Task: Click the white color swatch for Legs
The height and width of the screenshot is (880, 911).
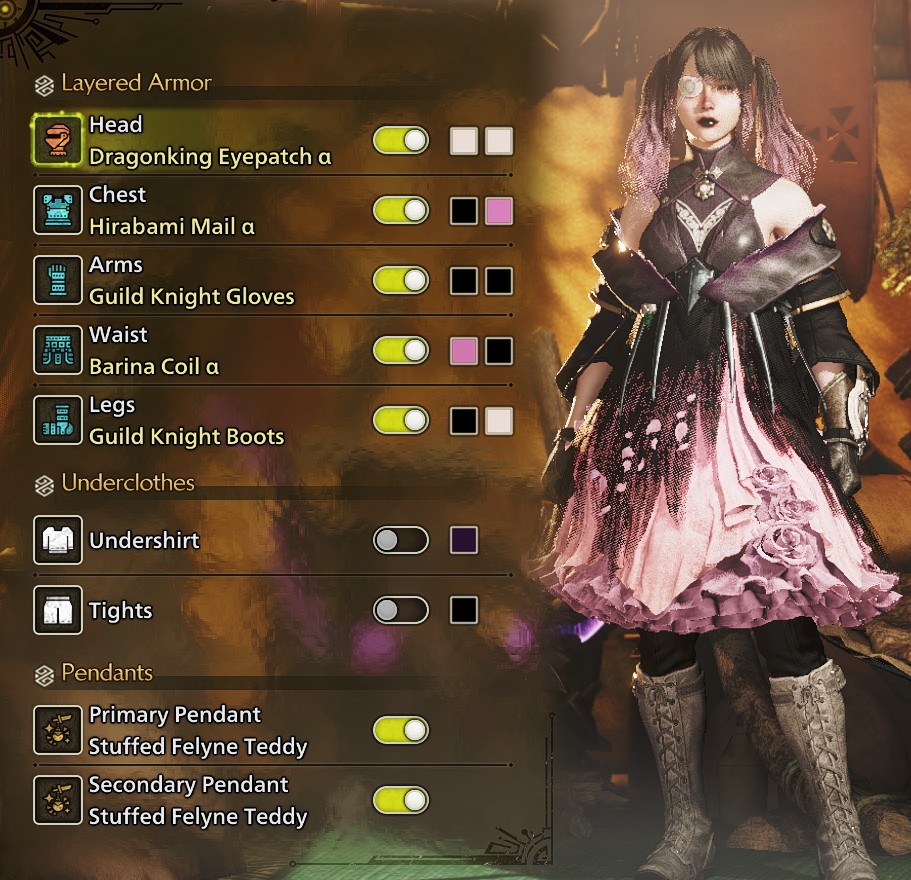Action: click(x=498, y=421)
